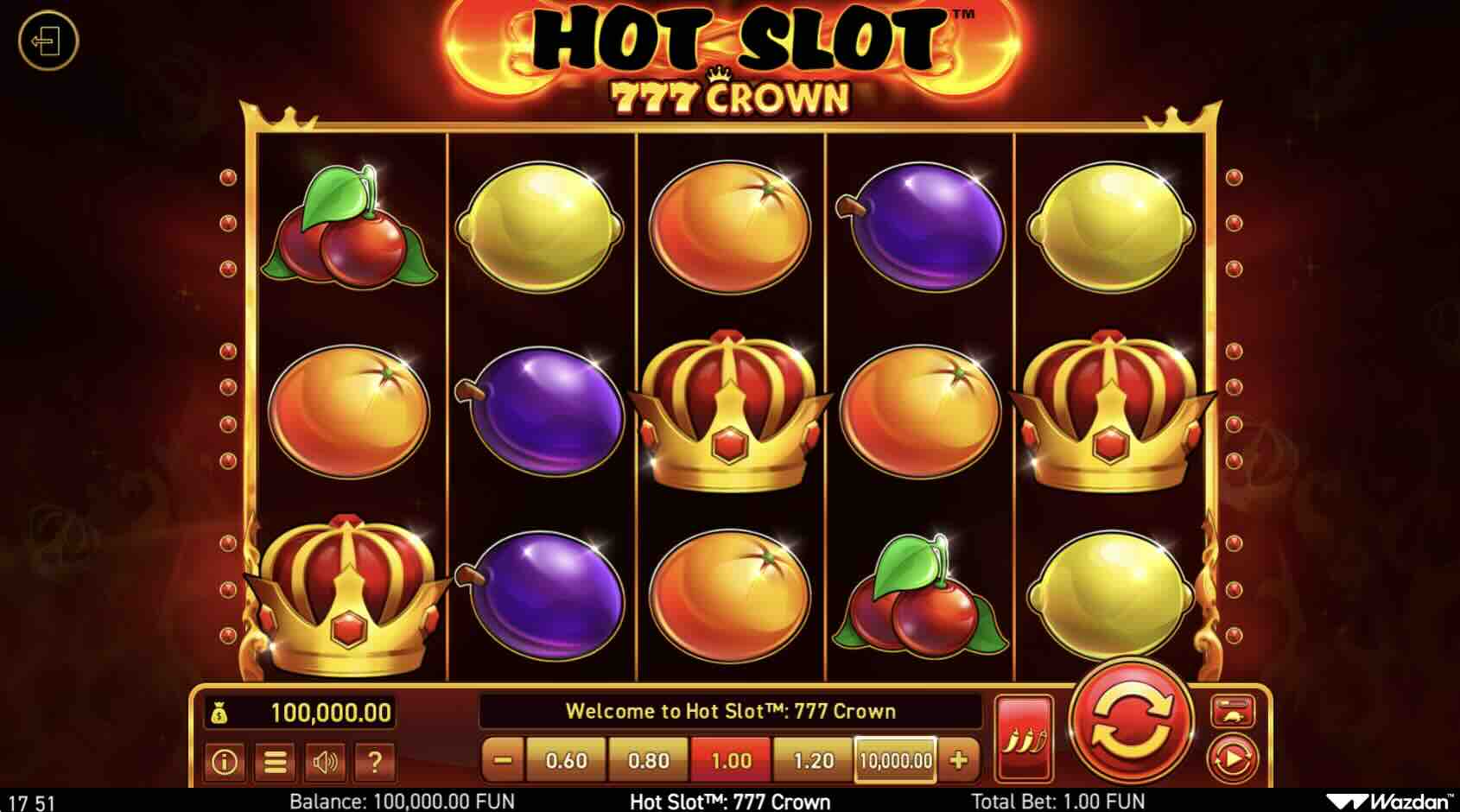
Task: Click the crown symbol on the middle reel
Action: coord(730,406)
